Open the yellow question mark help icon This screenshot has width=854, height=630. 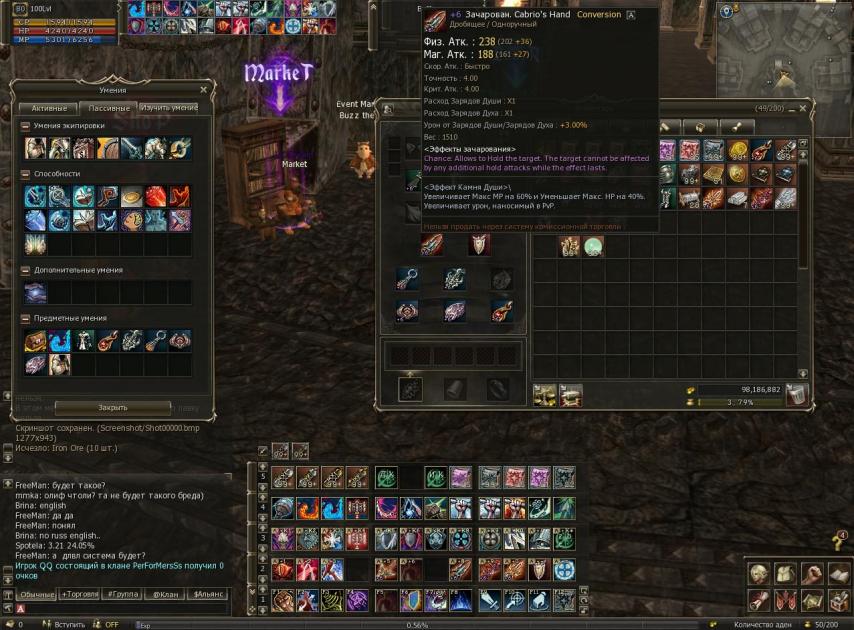pos(838,542)
